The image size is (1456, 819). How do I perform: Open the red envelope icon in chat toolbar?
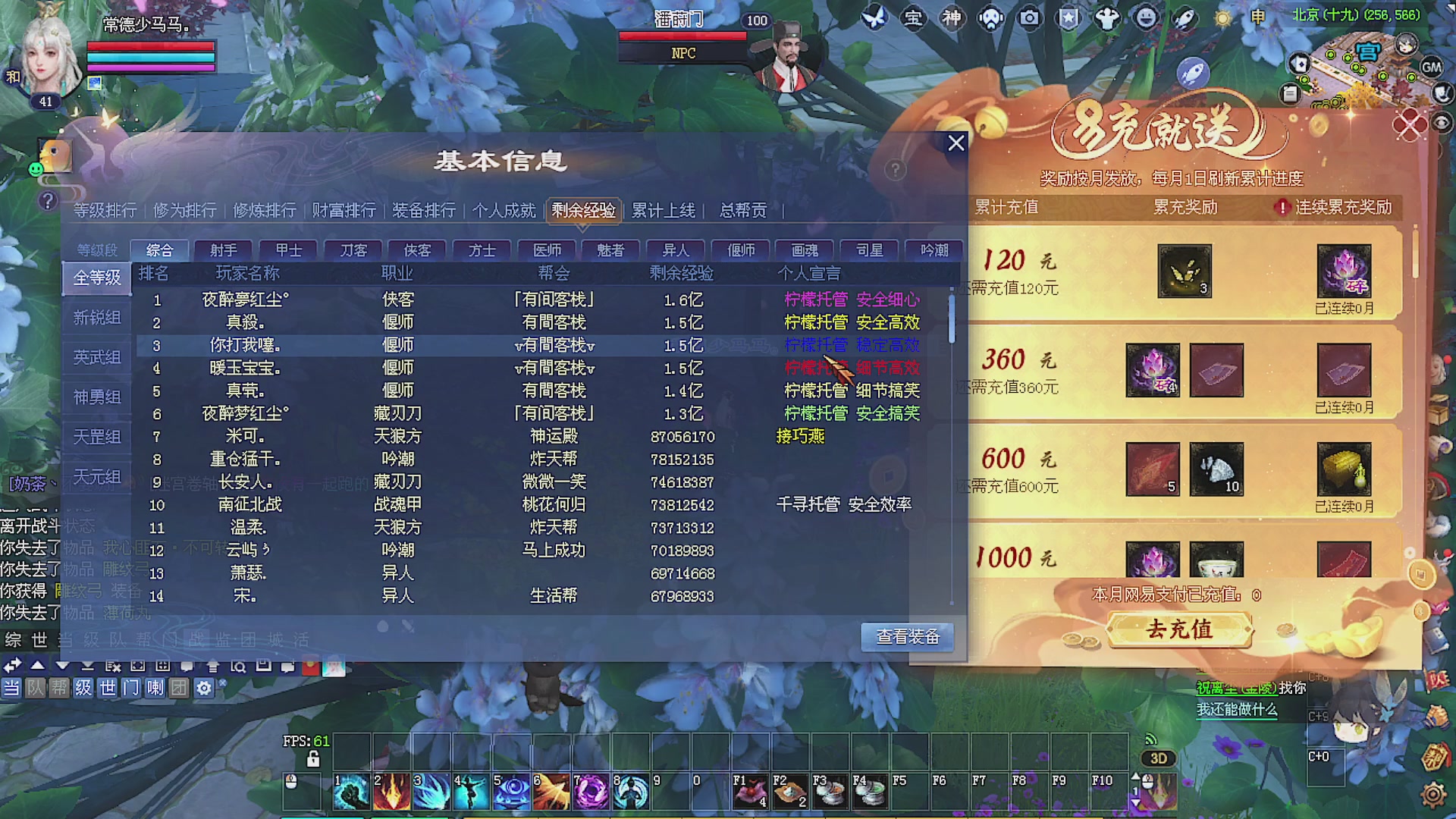pos(312,666)
